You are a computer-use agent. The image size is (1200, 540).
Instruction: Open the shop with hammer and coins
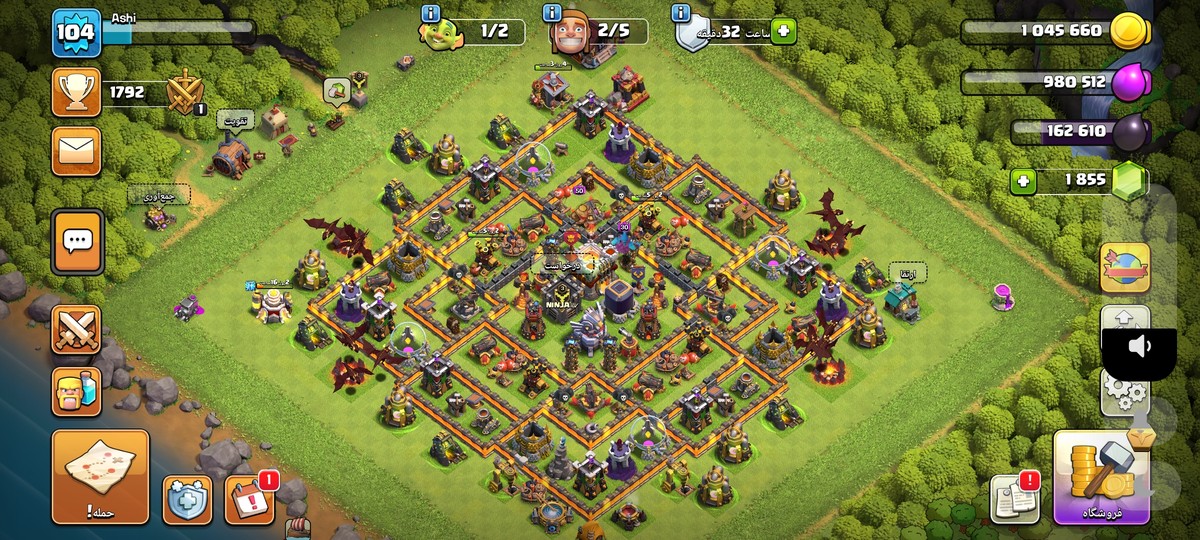(x=1100, y=479)
